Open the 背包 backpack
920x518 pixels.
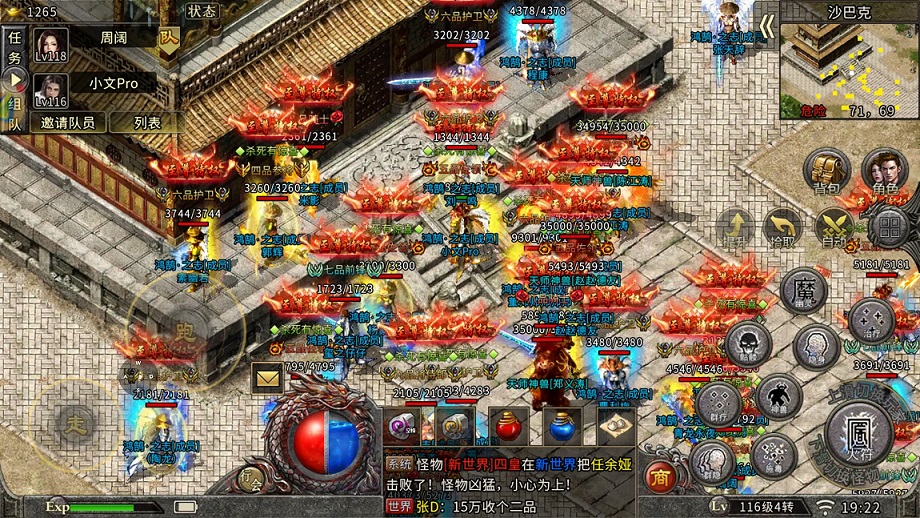827,174
